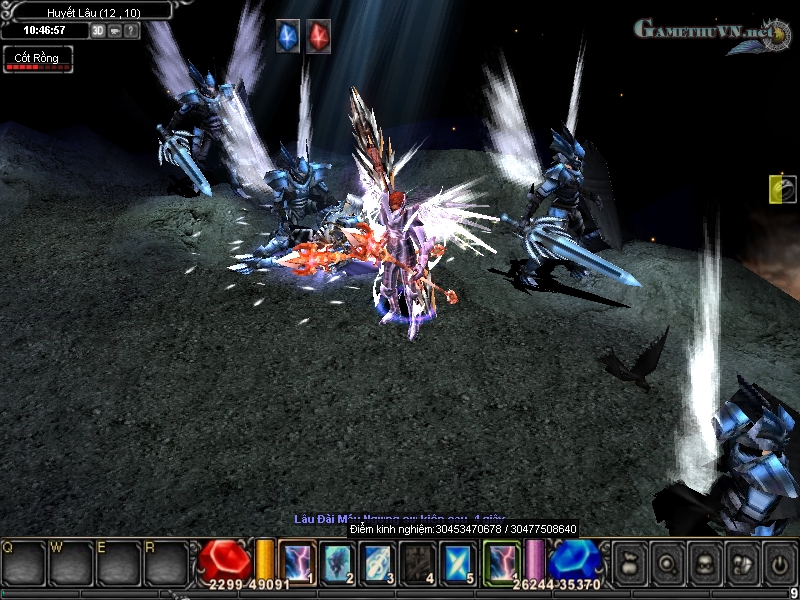Viewport: 800px width, 600px height.
Task: Click the Cốt Rồng target name panel
Action: coord(37,59)
